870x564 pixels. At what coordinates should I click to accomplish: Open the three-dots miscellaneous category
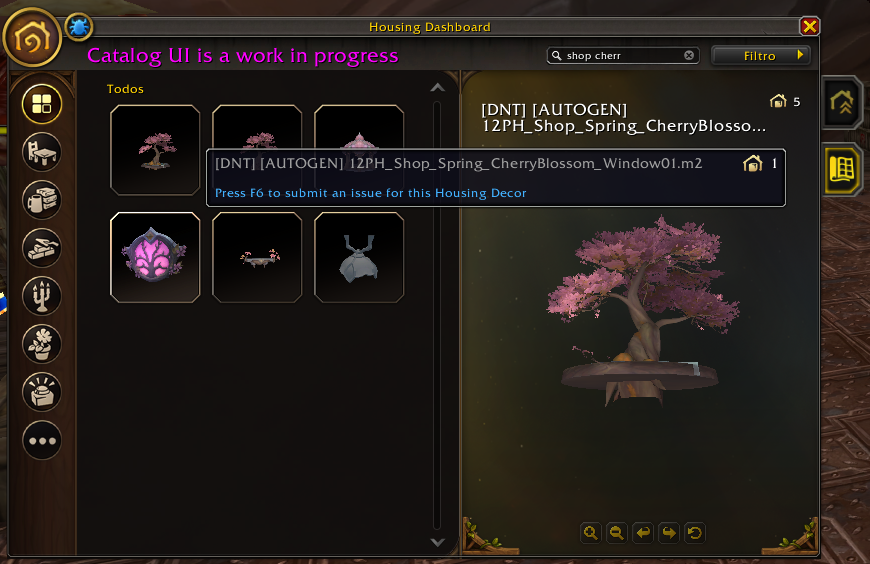coord(42,440)
